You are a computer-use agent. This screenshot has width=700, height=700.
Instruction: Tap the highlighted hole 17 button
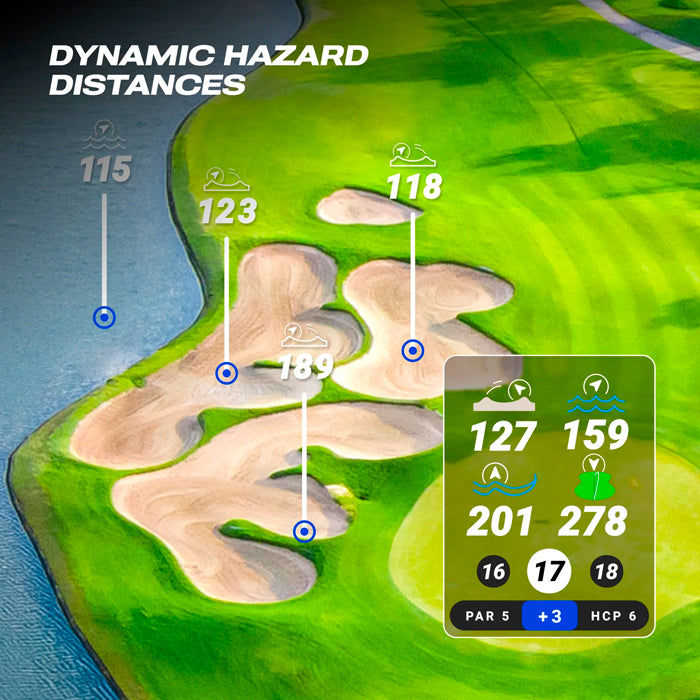(549, 572)
